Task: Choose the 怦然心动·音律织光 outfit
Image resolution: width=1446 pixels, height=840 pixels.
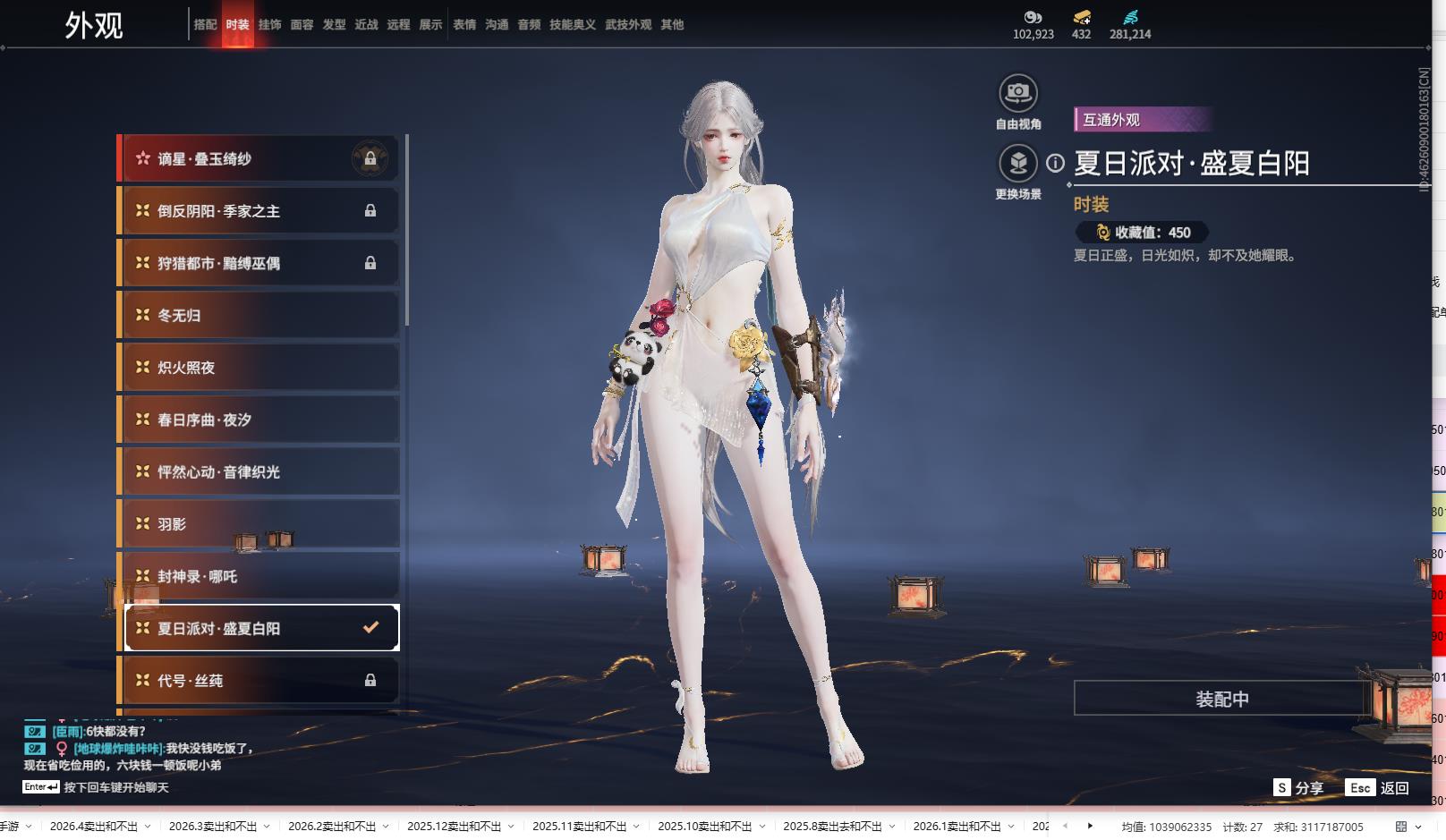Action: [259, 471]
